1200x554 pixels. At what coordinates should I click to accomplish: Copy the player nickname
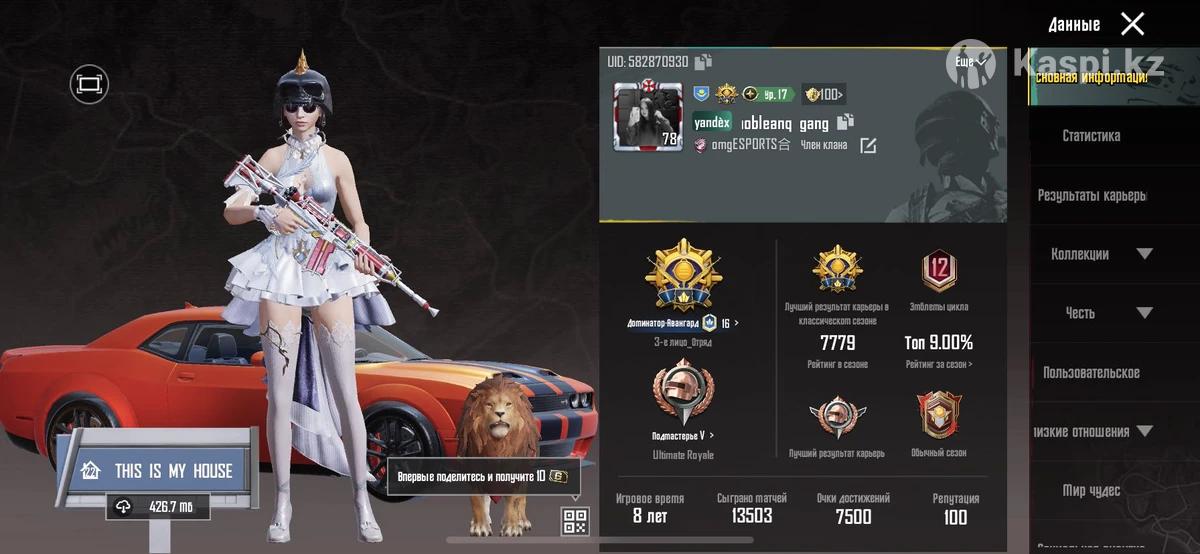point(845,123)
